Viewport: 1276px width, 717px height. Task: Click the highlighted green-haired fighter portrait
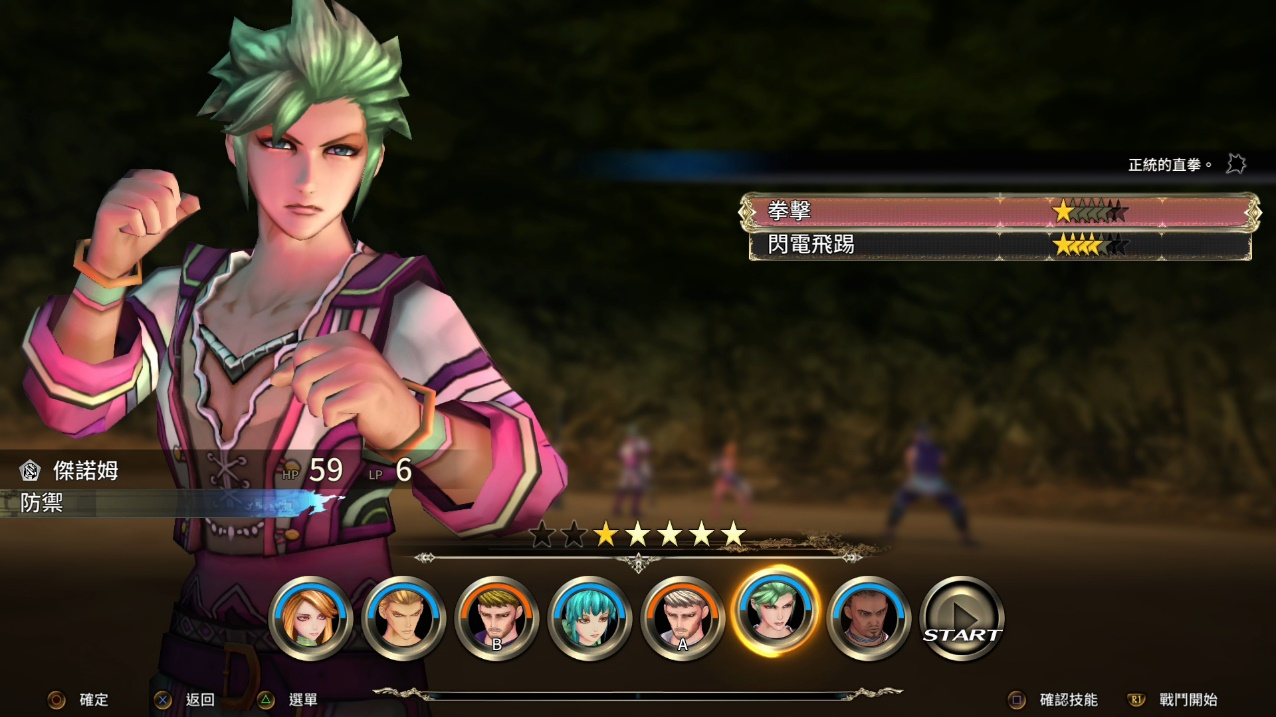(776, 613)
